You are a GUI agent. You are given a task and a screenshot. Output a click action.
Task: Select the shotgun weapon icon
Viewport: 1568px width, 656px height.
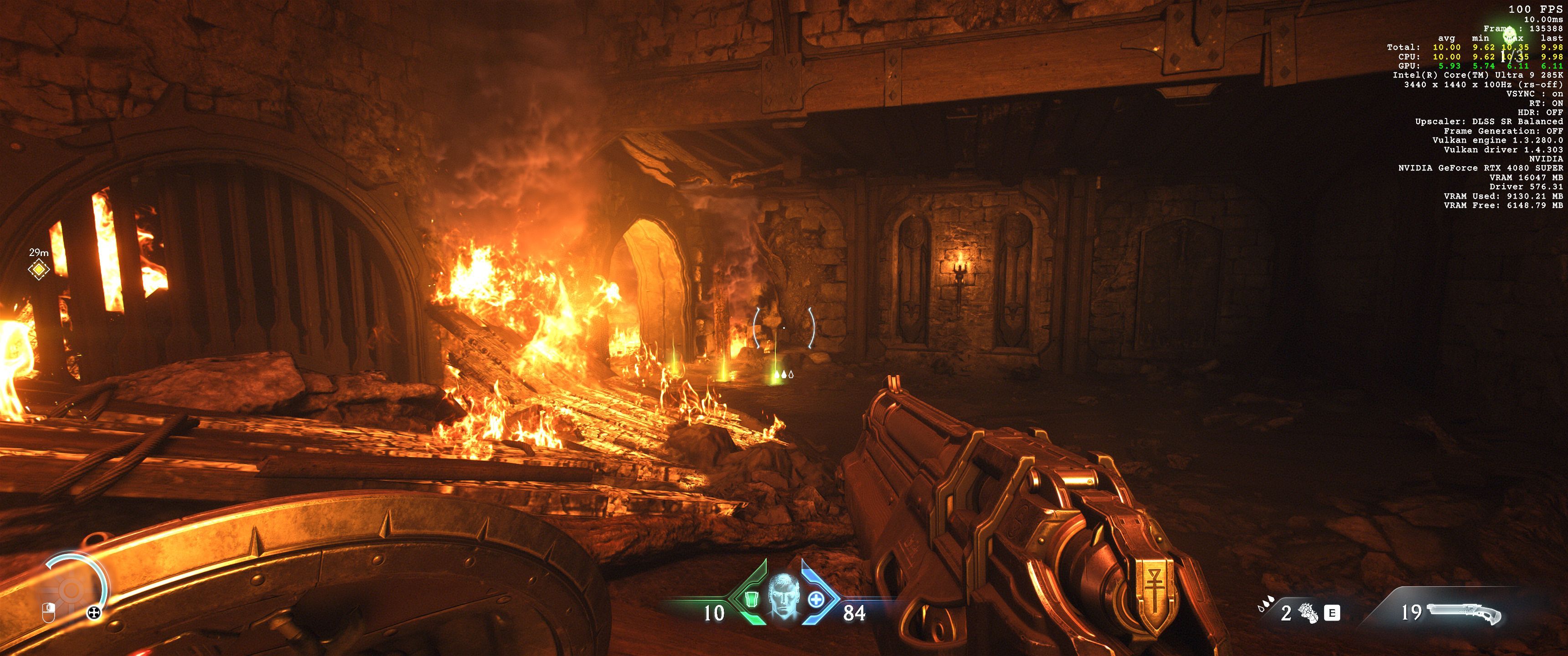pos(1465,613)
